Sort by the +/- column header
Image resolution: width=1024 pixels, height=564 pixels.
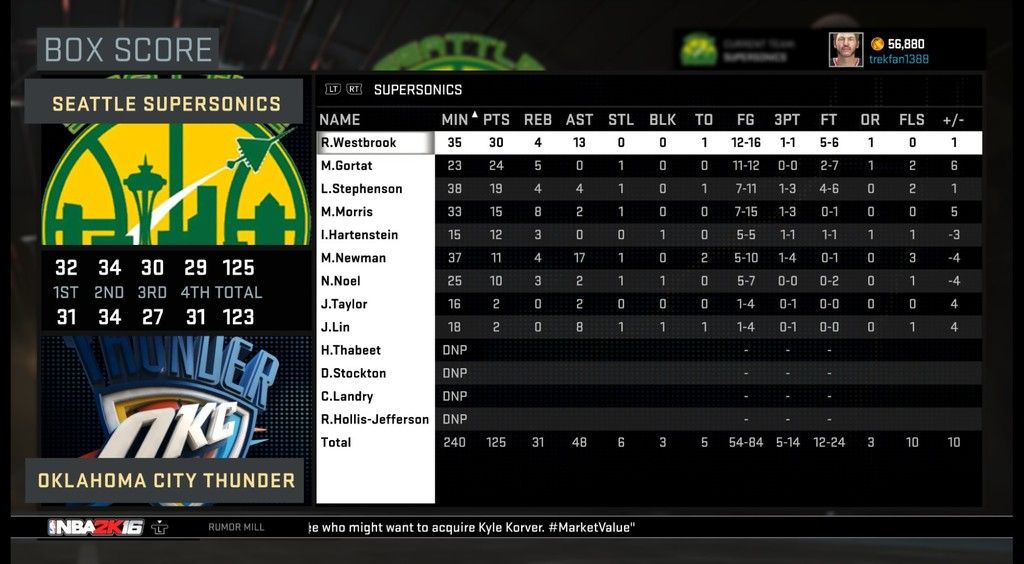[953, 120]
